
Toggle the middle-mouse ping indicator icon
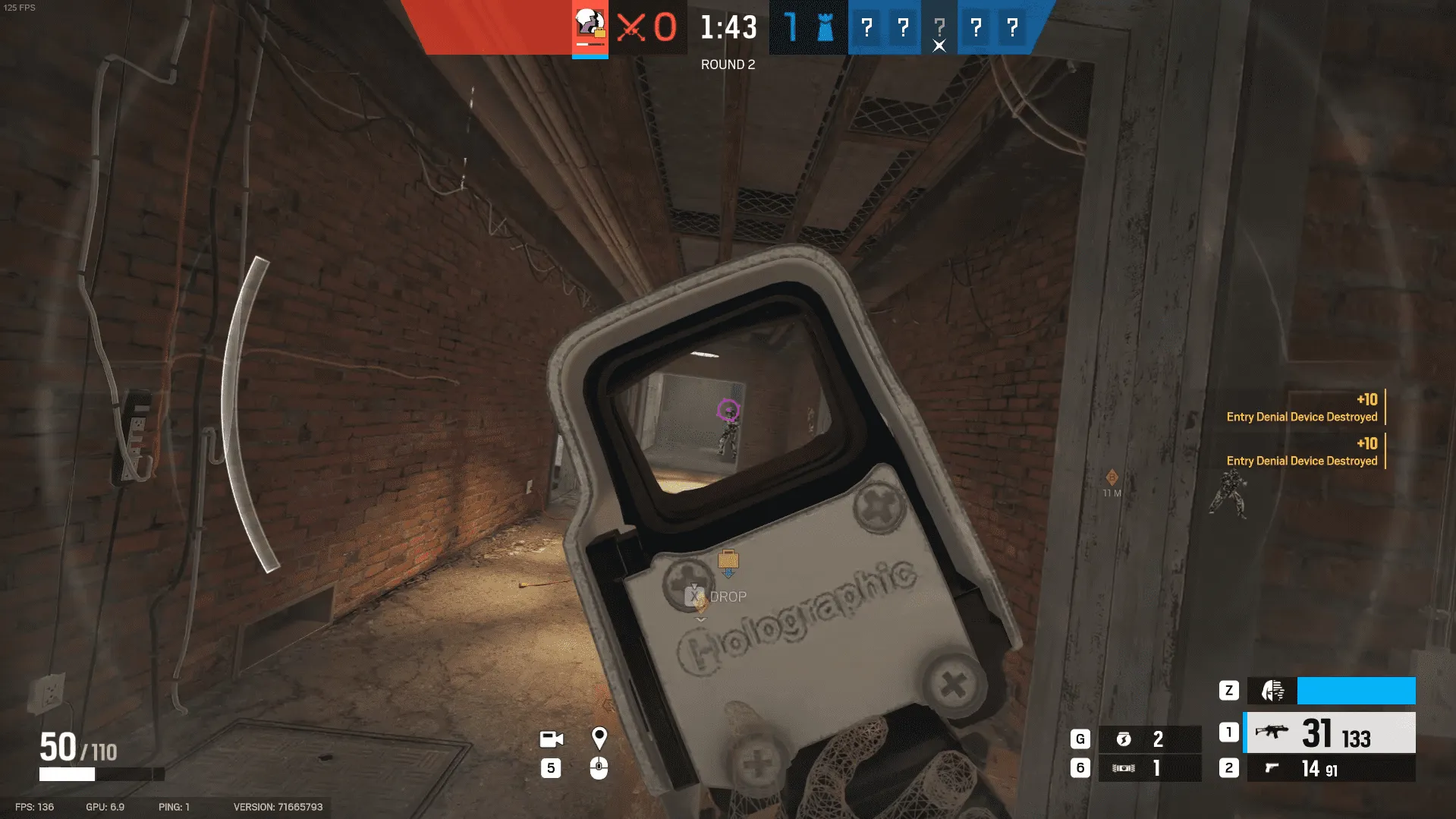(x=600, y=768)
